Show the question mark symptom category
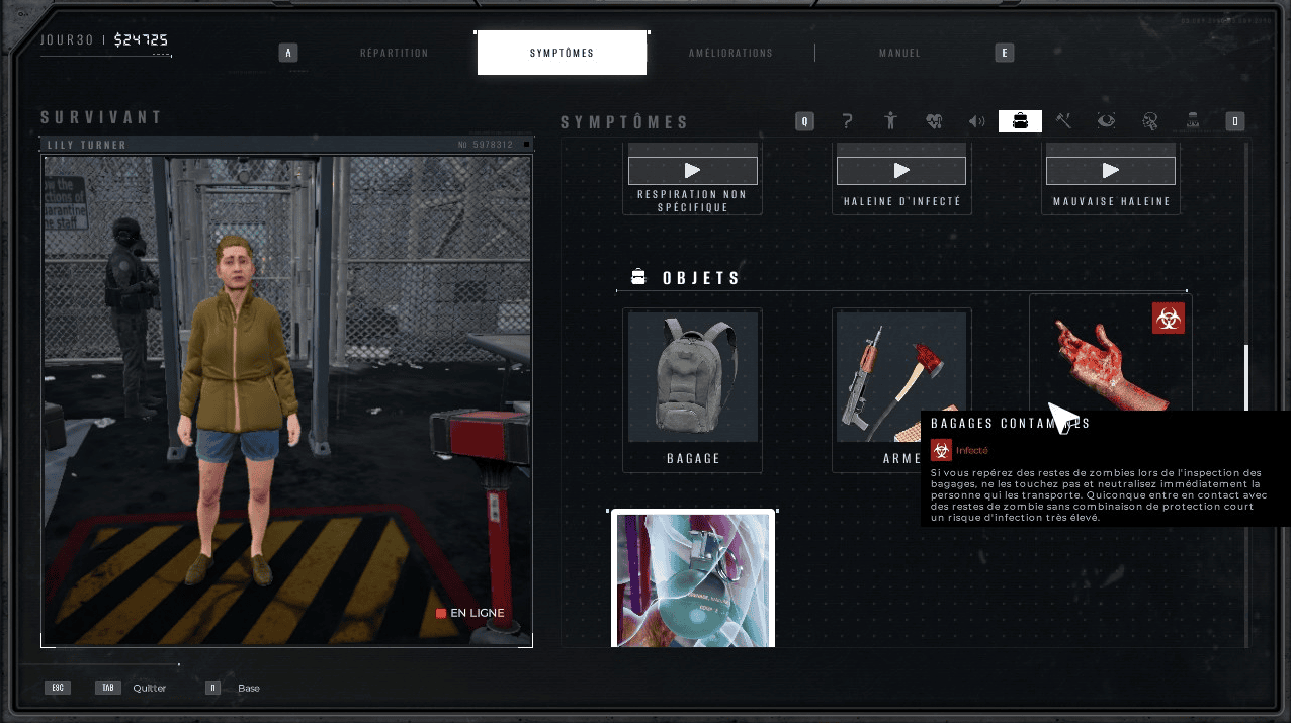 click(848, 121)
